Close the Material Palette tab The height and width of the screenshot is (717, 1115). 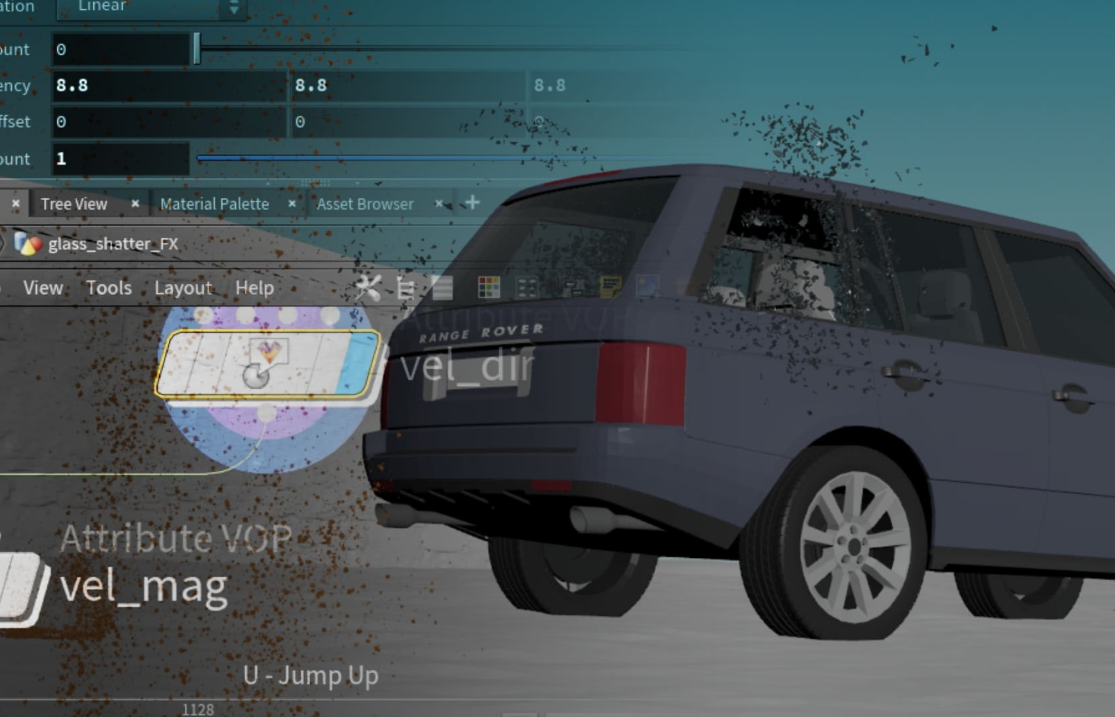tap(292, 204)
